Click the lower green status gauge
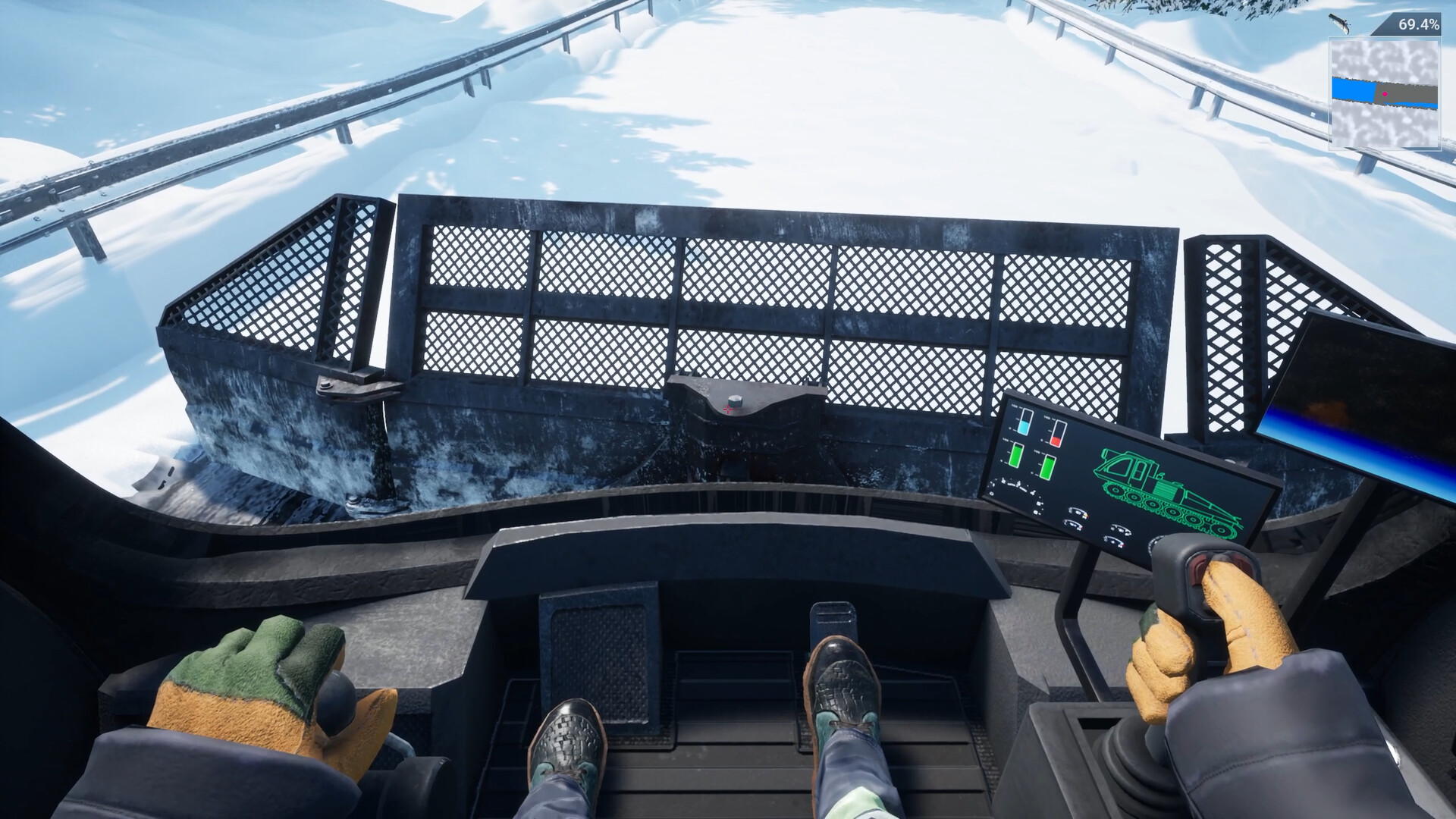 click(1049, 467)
